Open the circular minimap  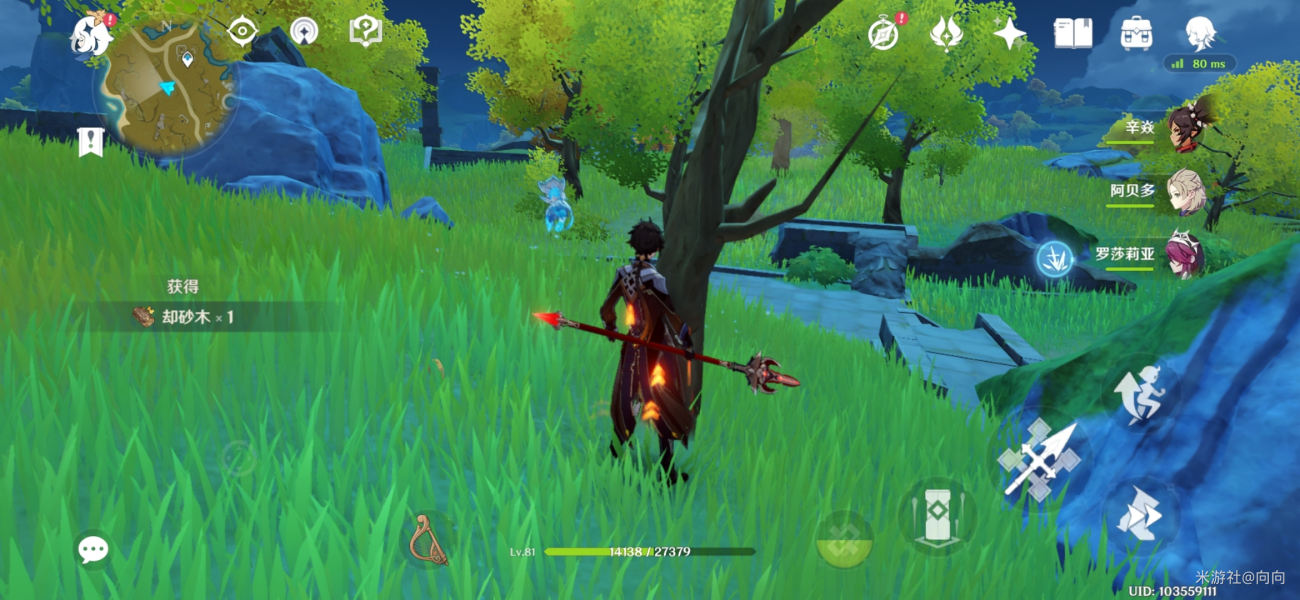(166, 84)
